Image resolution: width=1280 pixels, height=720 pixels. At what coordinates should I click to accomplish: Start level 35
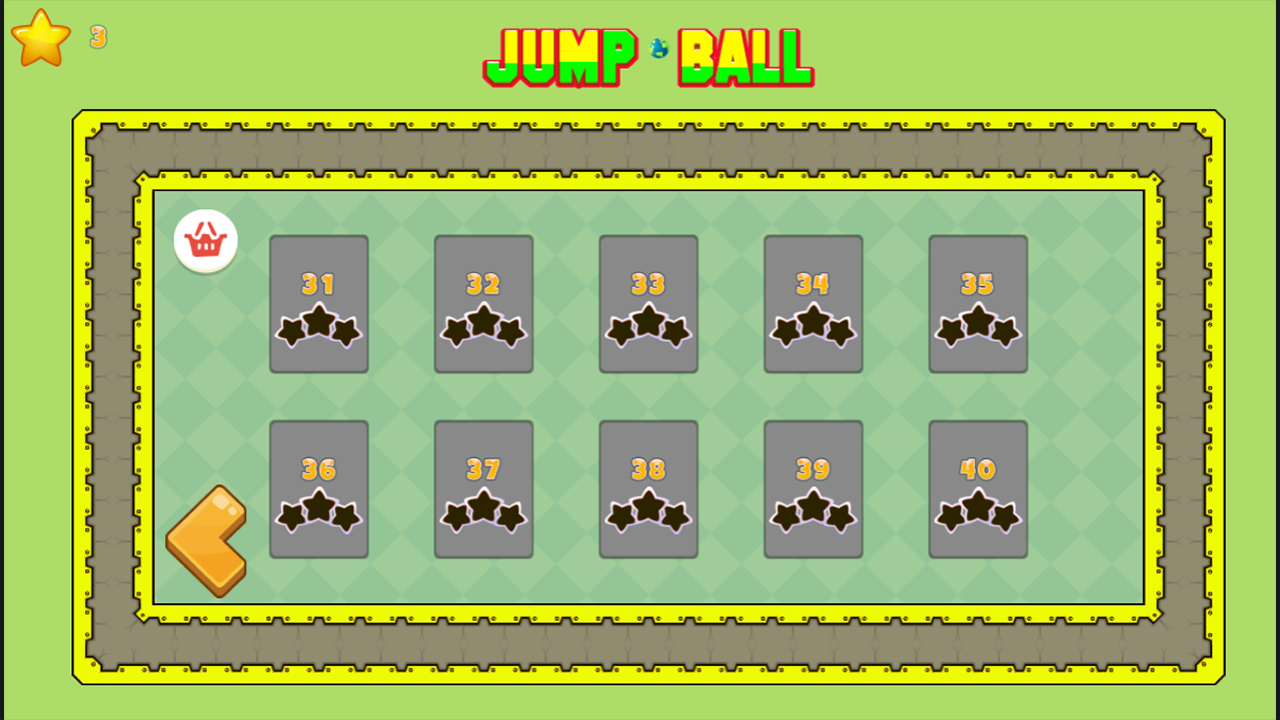coord(978,303)
